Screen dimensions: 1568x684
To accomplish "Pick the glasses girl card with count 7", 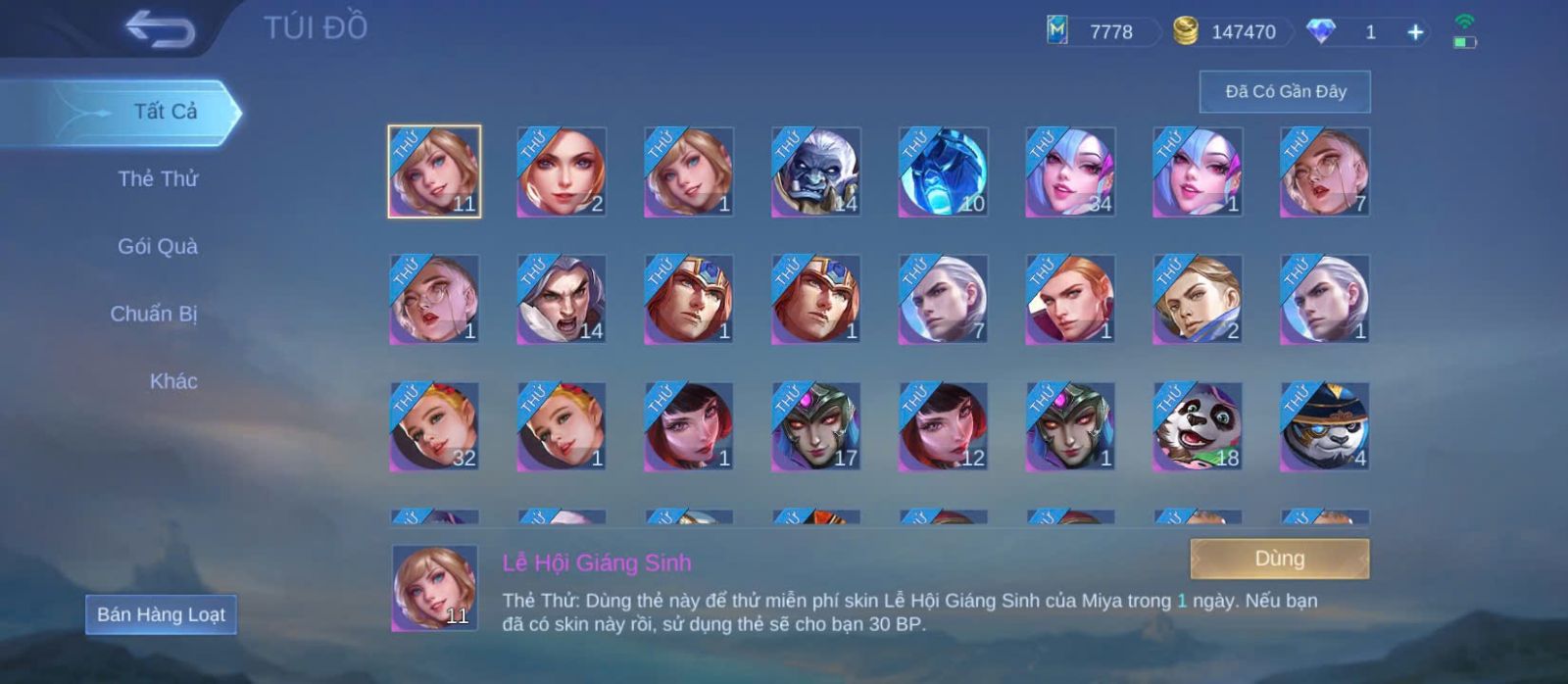I will (1325, 171).
